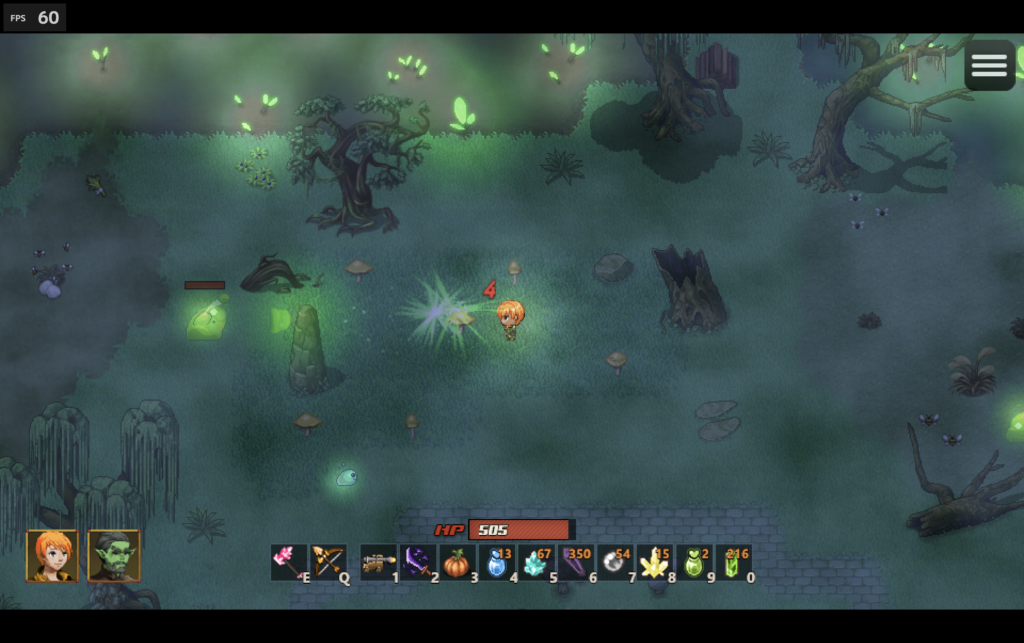This screenshot has height=643, width=1024.
Task: Select the purple sword in slot 2
Action: tap(417, 562)
